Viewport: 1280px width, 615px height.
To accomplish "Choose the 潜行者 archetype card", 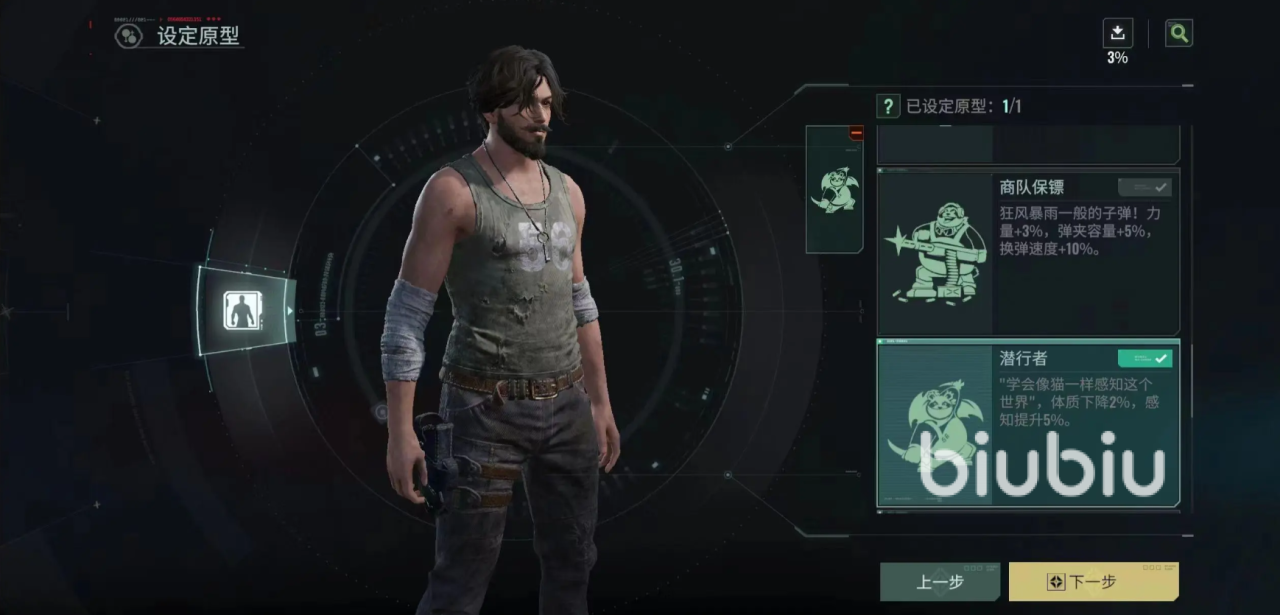I will click(x=1028, y=424).
